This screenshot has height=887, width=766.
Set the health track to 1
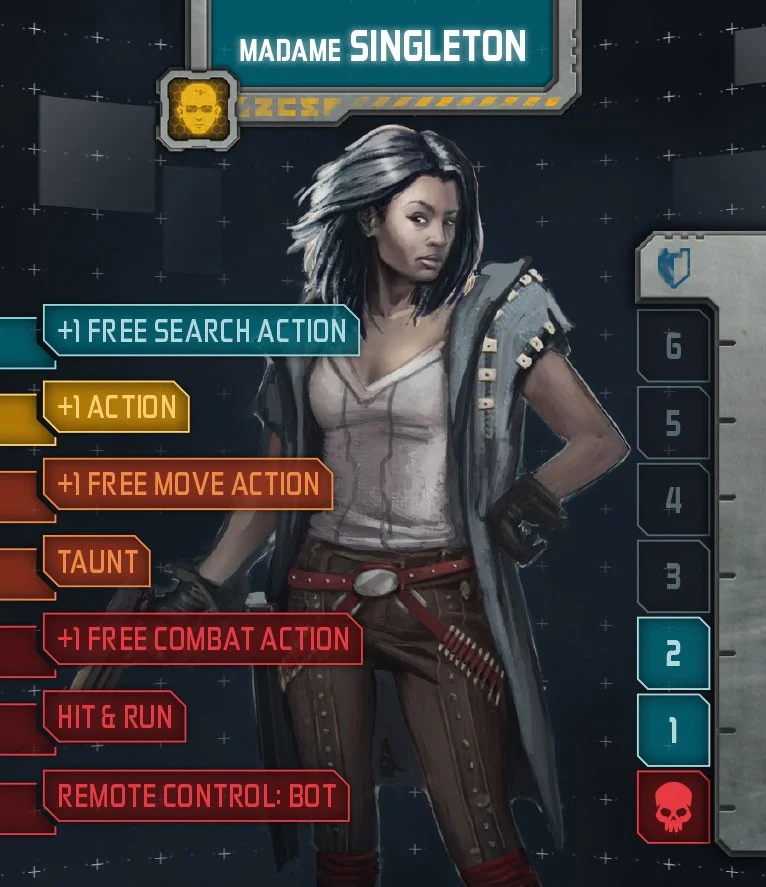click(673, 730)
